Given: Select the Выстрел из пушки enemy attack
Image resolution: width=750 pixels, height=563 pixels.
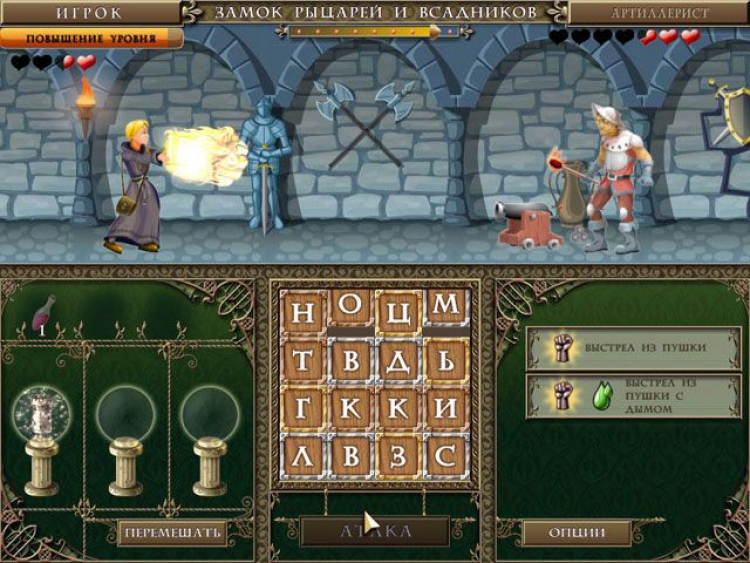Looking at the screenshot, I should coord(634,348).
